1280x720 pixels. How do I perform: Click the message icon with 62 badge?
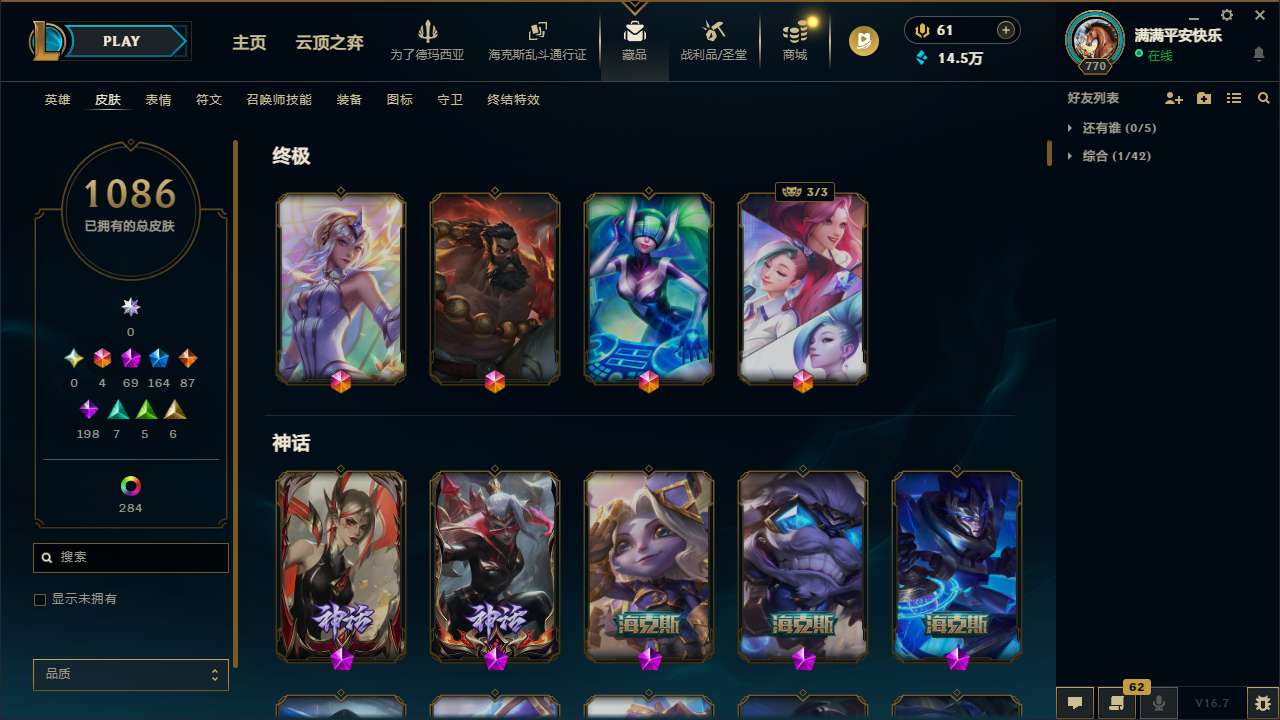point(1116,702)
